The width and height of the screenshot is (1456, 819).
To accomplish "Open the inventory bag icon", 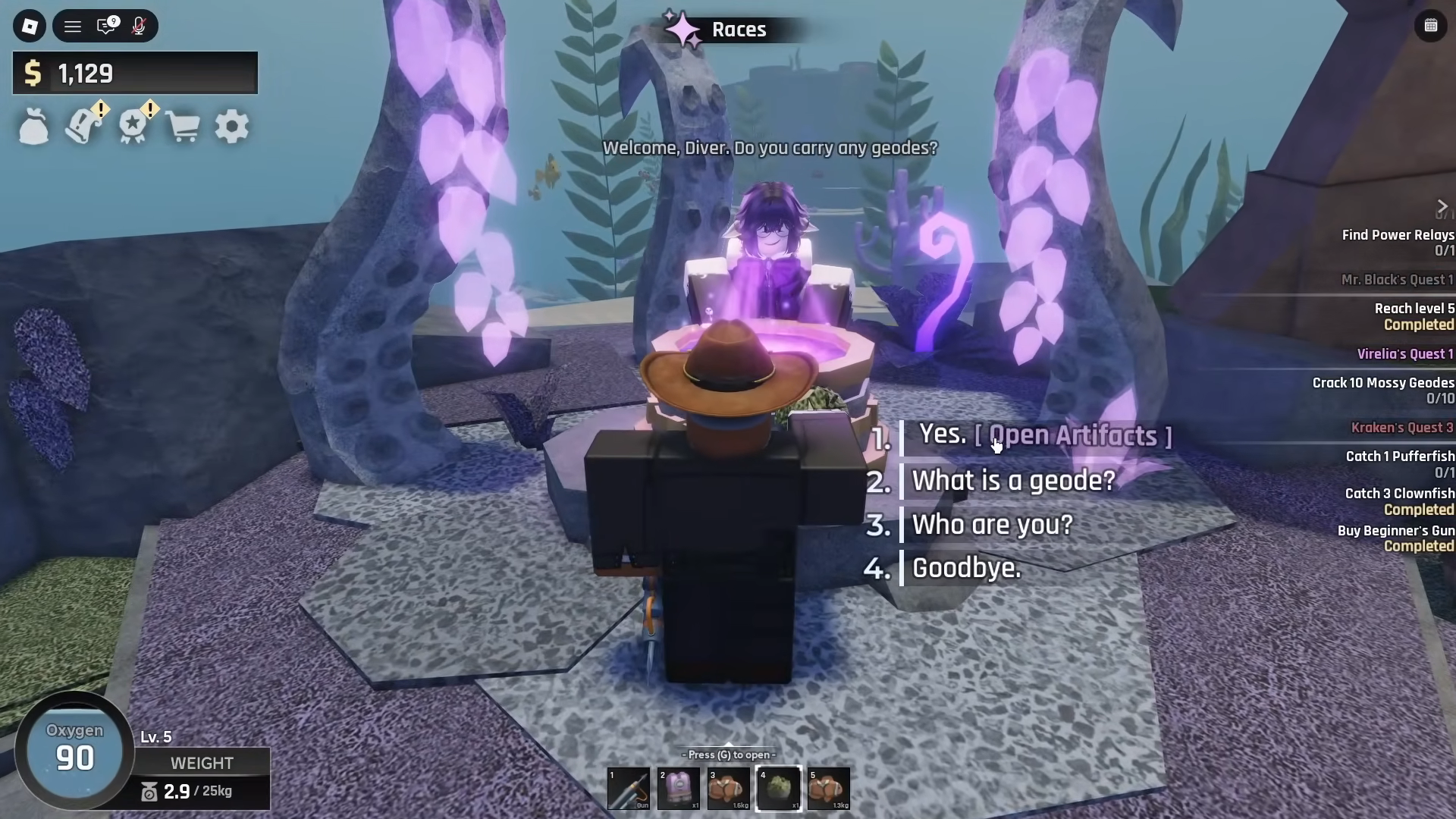I will (x=34, y=126).
